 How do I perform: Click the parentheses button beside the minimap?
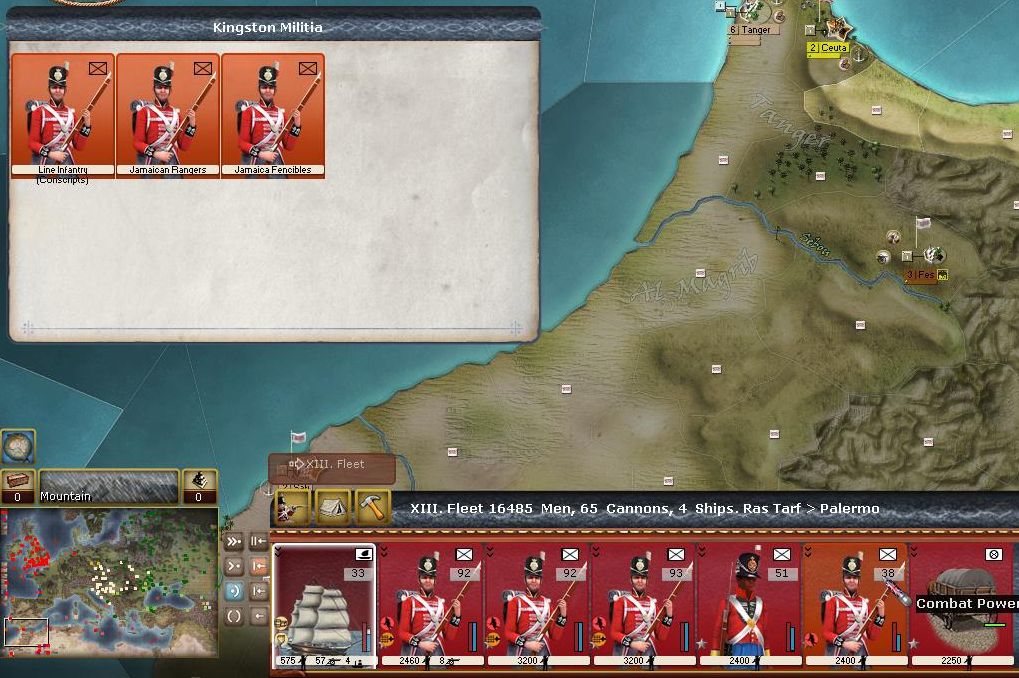[x=233, y=615]
